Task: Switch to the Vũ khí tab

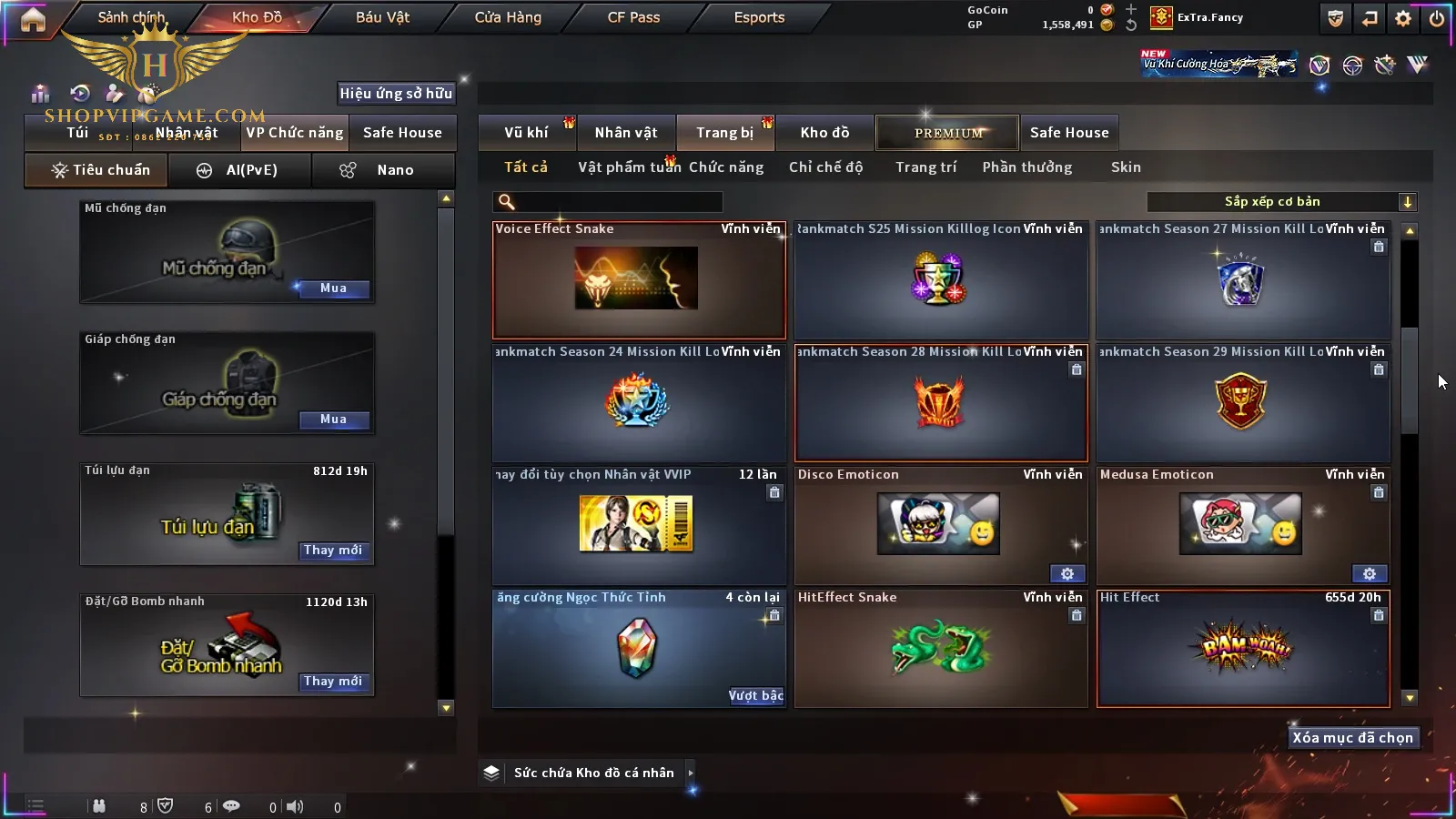Action: (526, 133)
